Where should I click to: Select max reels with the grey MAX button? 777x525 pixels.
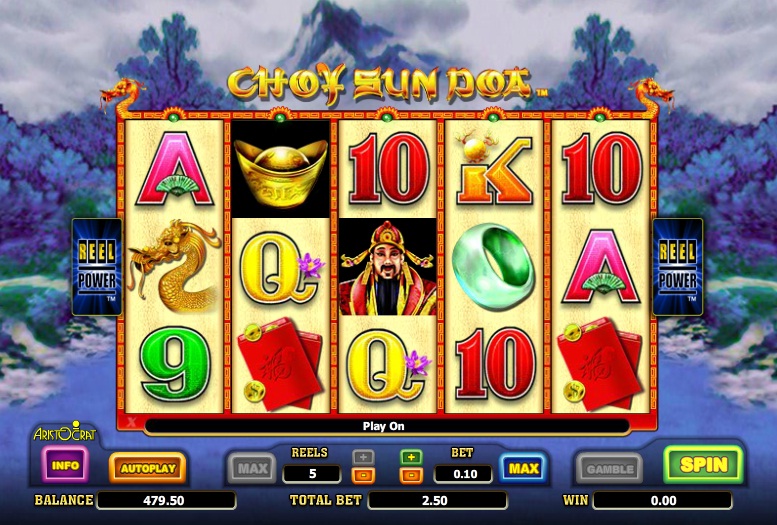coord(251,467)
